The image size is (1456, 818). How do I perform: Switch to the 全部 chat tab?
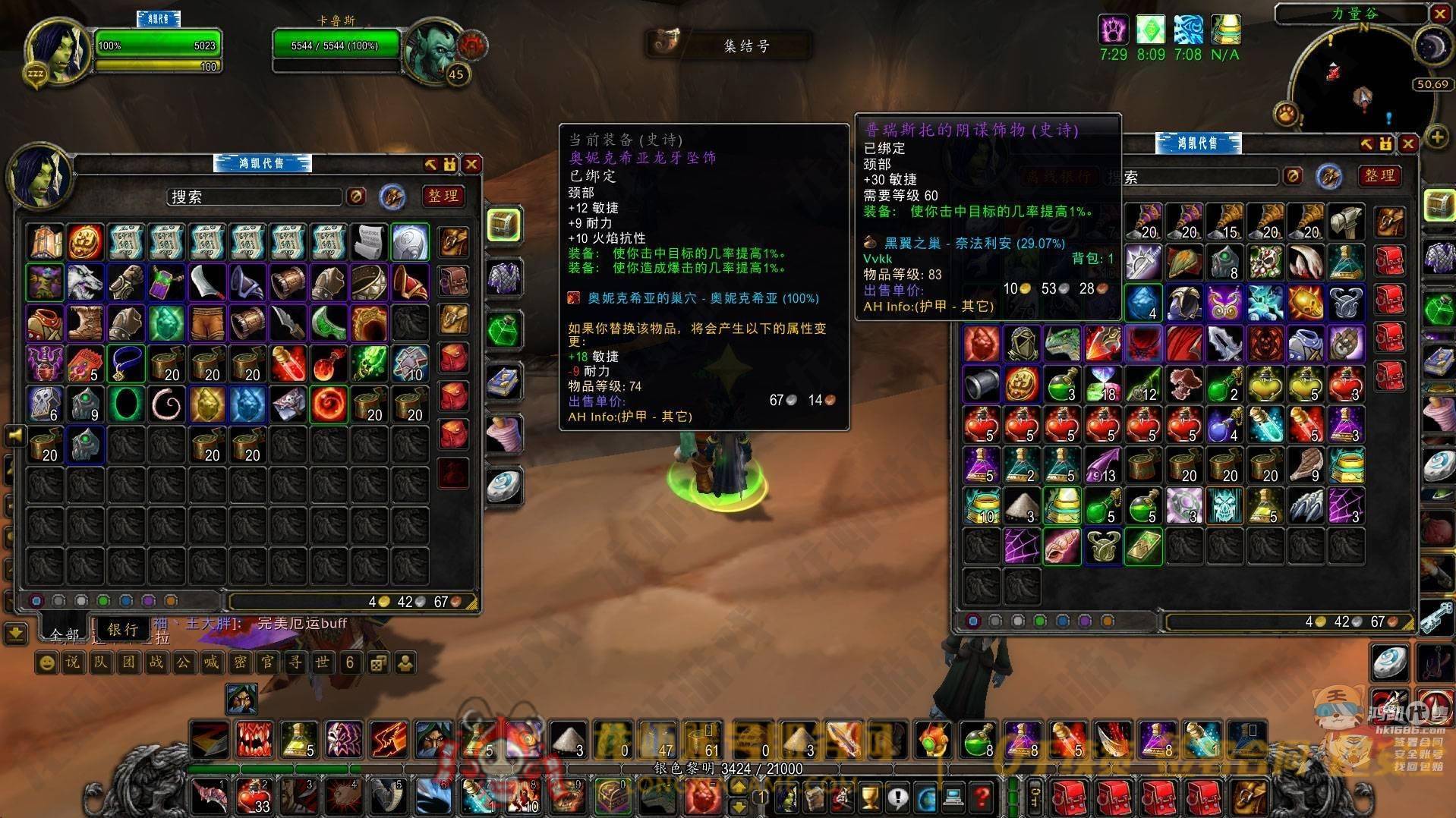coord(64,634)
